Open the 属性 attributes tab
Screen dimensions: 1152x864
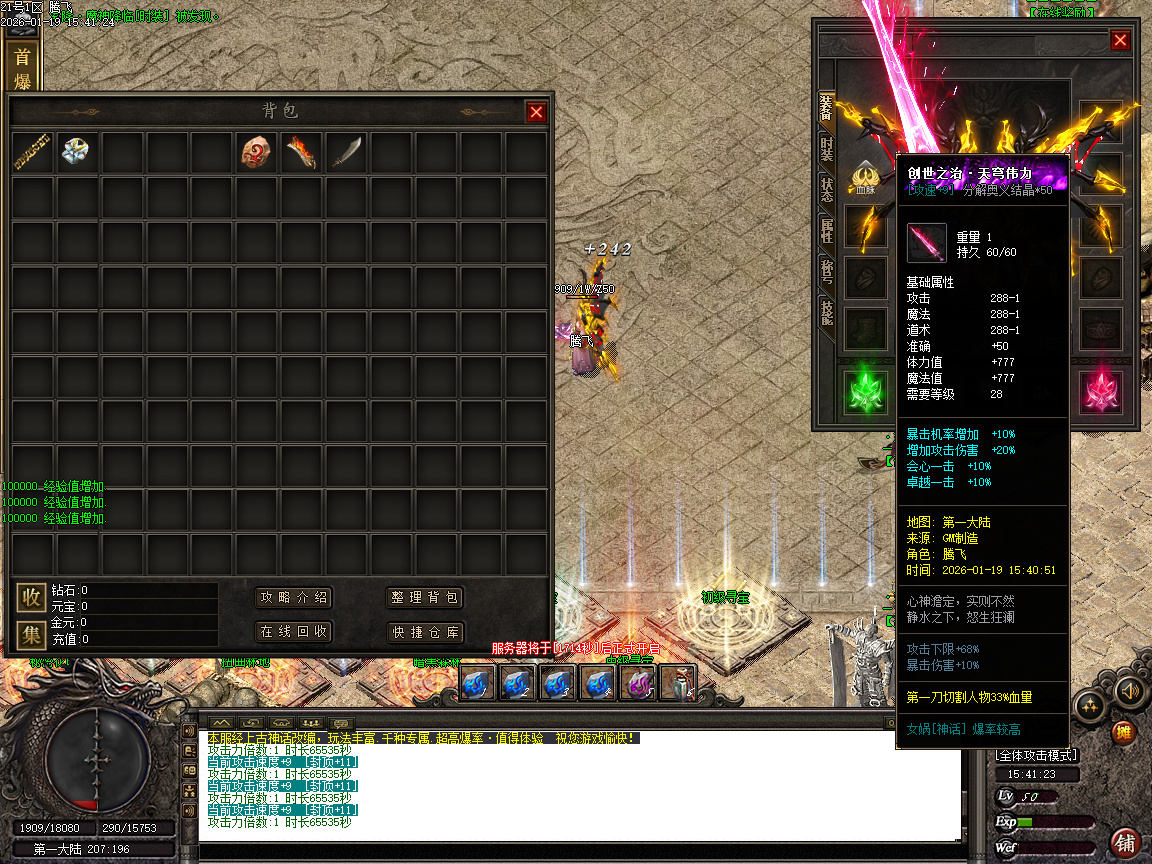coord(827,233)
